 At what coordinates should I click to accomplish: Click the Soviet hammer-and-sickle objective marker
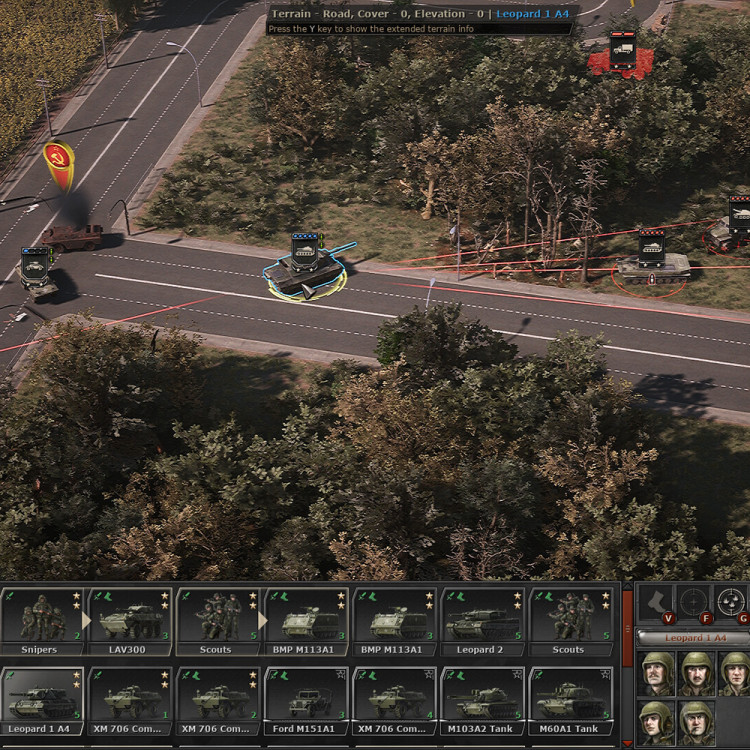(57, 162)
